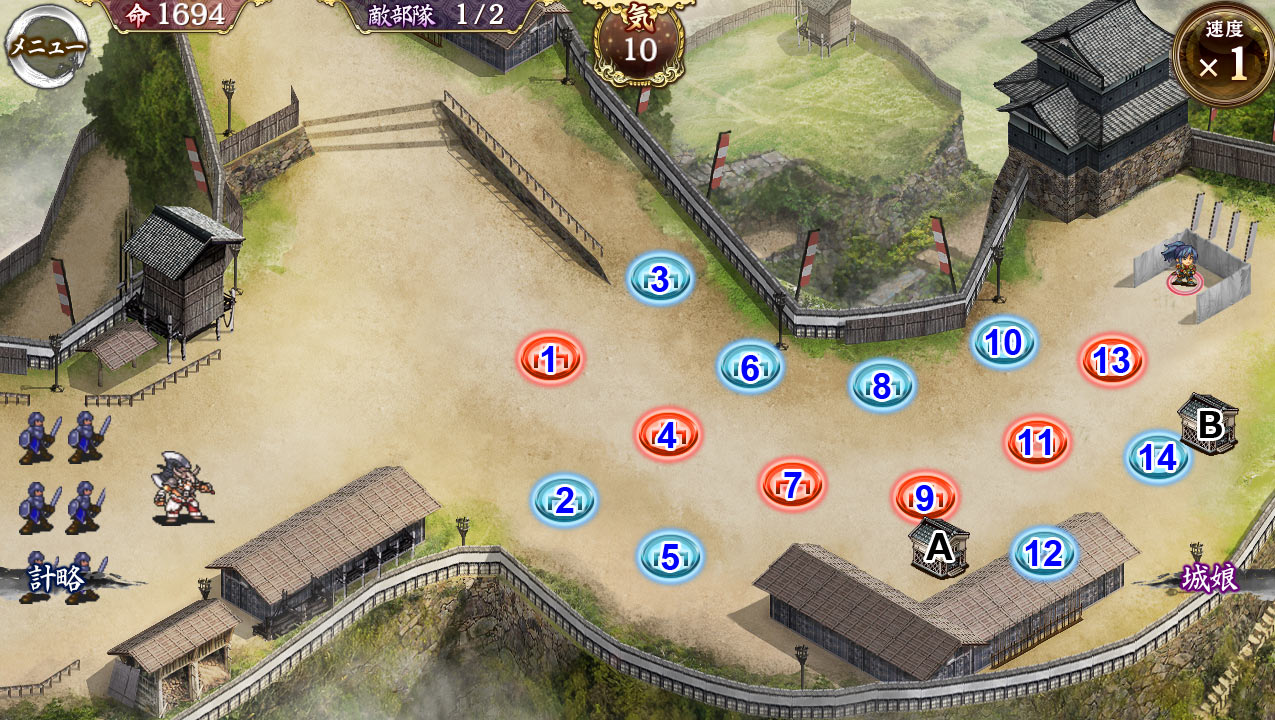Image resolution: width=1275 pixels, height=720 pixels.
Task: Open the 計略 stratagem panel
Action: pyautogui.click(x=55, y=578)
